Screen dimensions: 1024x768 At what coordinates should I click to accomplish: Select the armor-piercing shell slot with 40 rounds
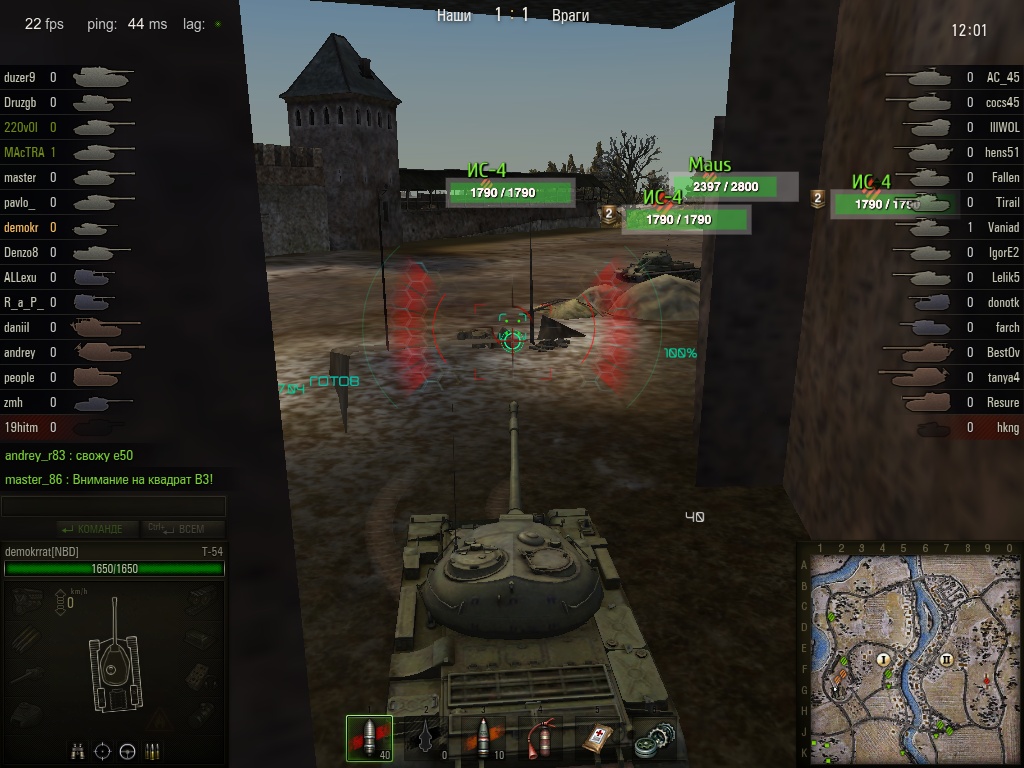click(369, 739)
